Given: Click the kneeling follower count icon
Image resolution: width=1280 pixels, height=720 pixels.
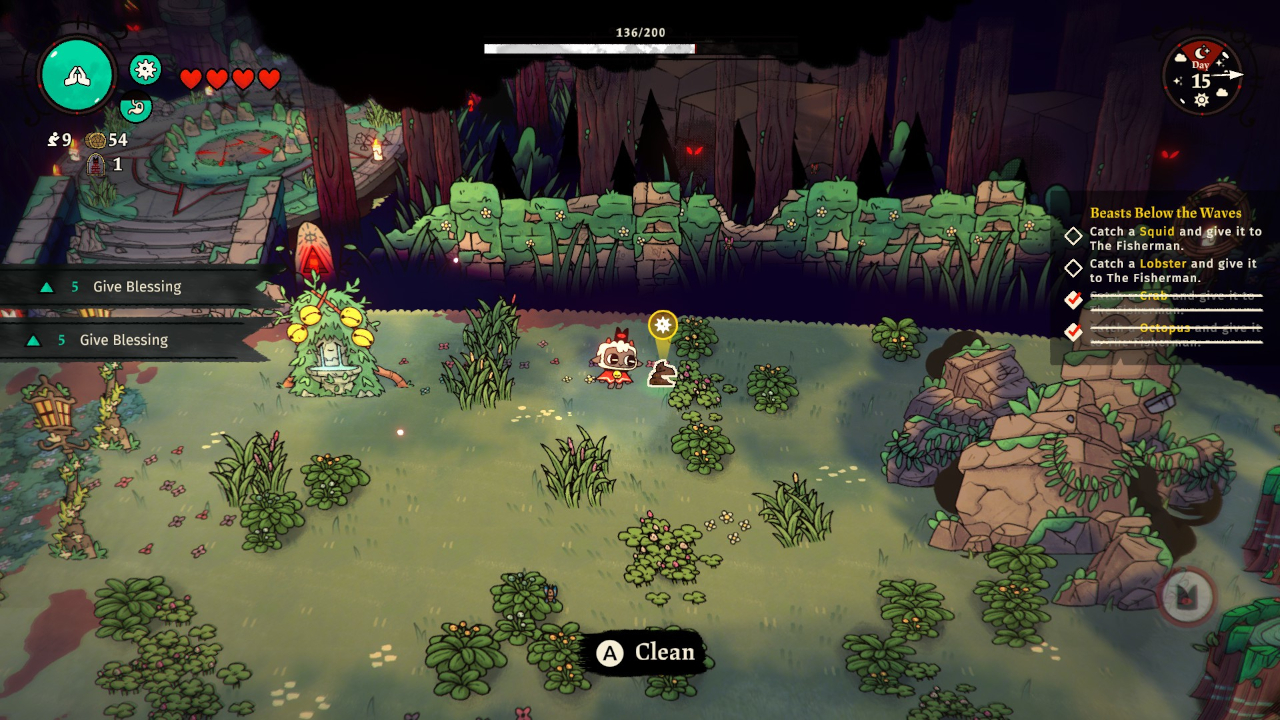Looking at the screenshot, I should 53,140.
